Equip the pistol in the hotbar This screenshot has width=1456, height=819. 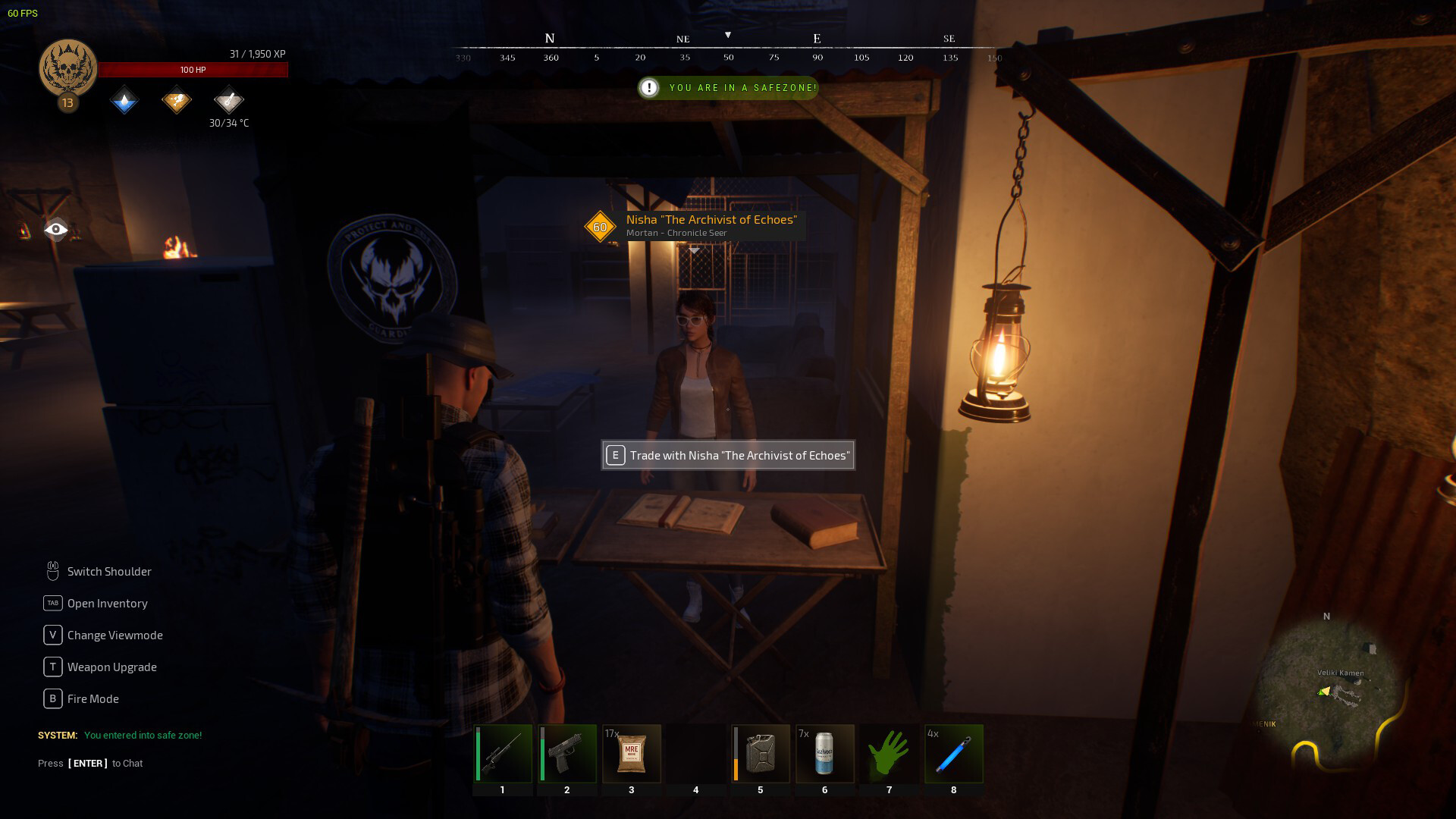click(566, 753)
